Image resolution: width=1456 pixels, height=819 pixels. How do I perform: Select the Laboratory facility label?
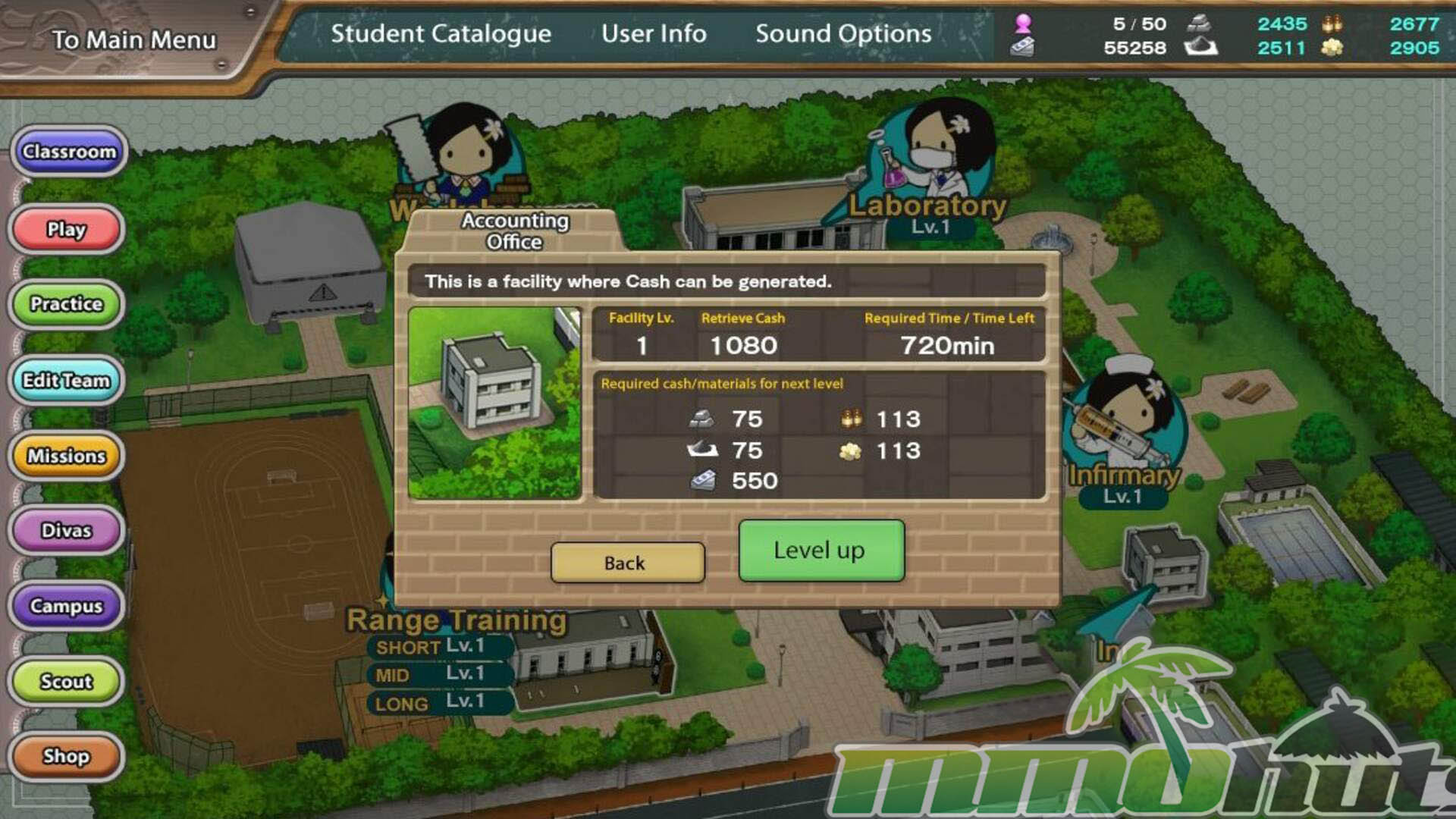927,206
